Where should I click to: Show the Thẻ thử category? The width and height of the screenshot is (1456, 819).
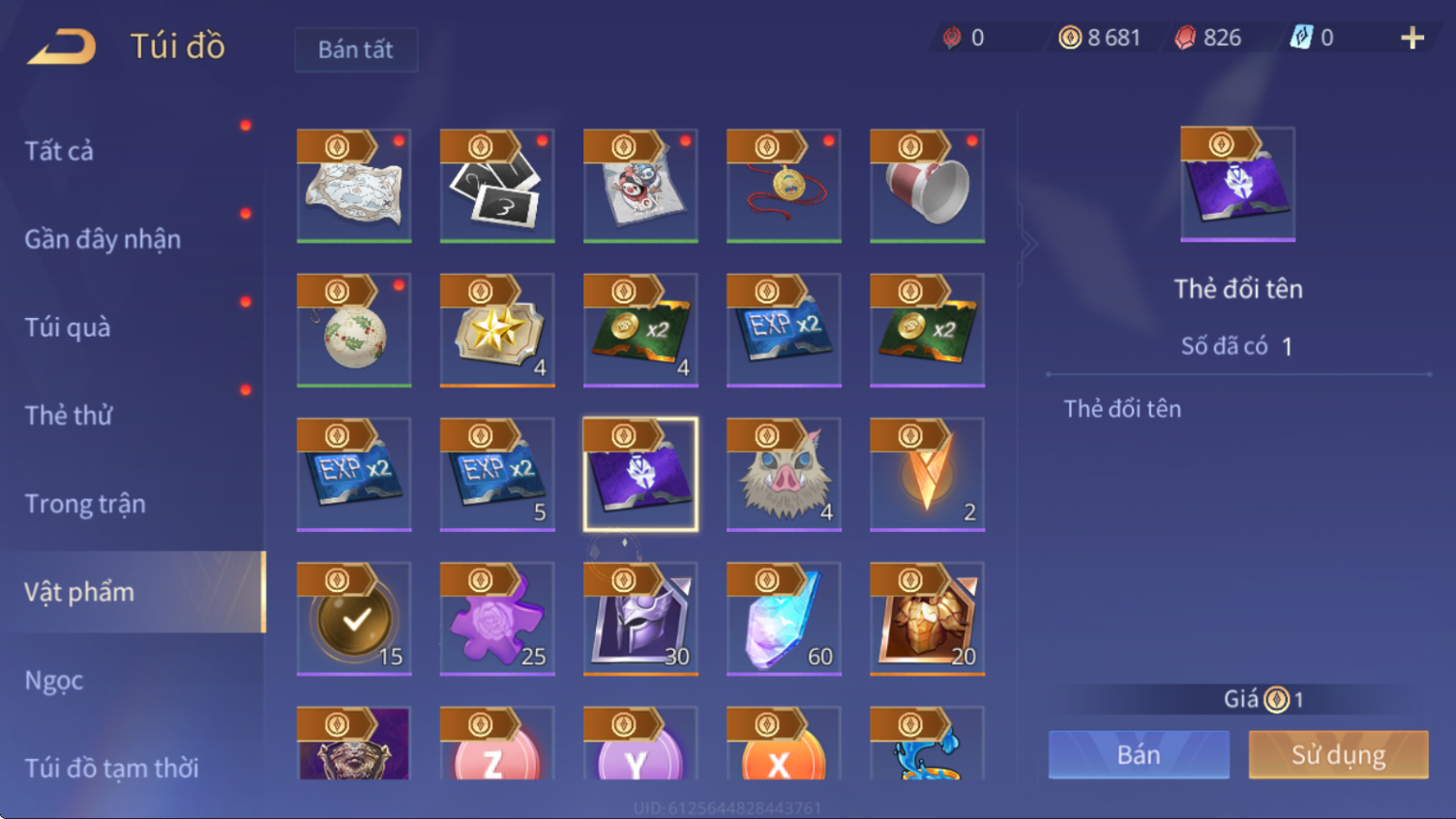69,415
